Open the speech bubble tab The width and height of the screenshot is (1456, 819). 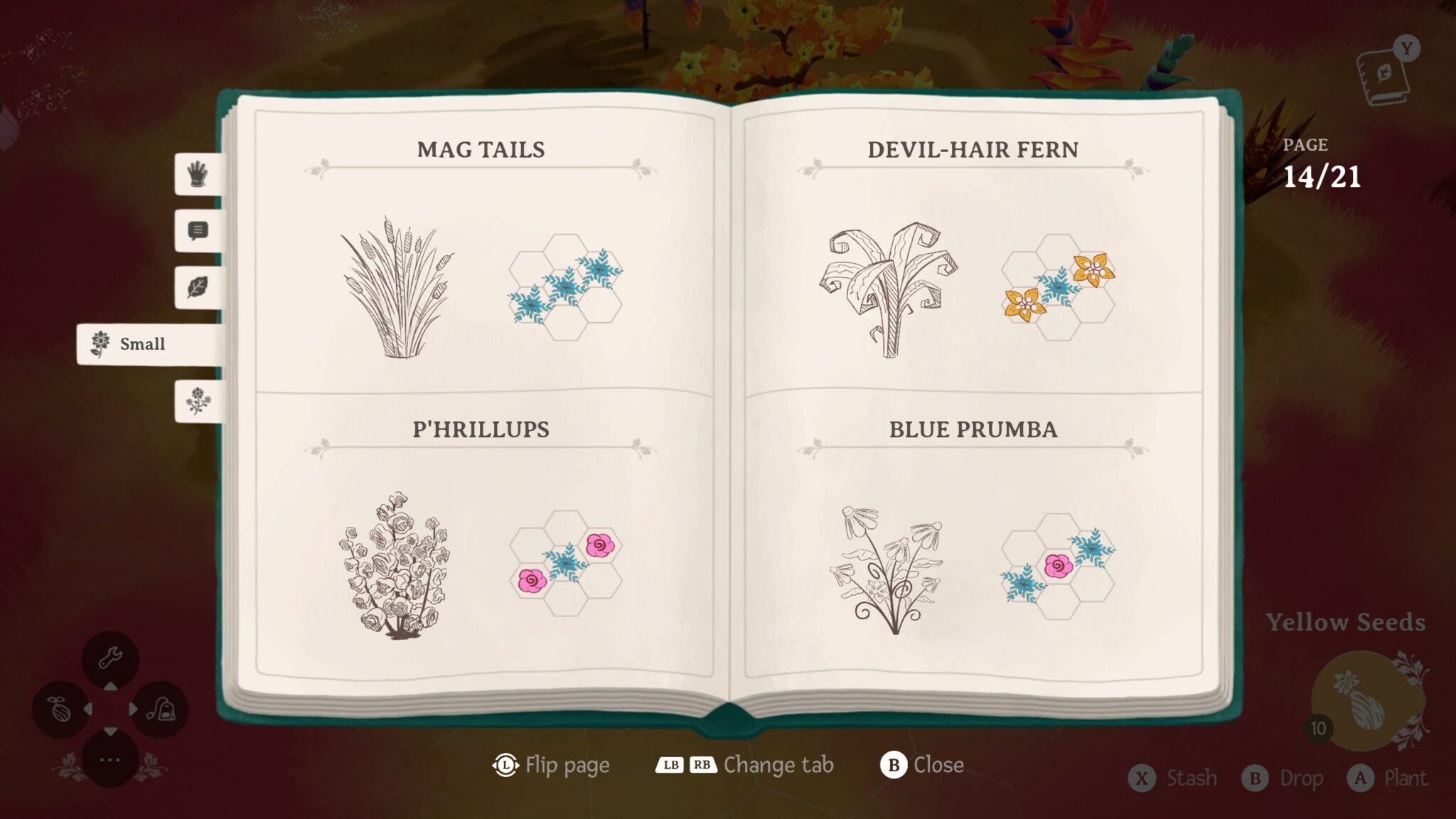(198, 230)
